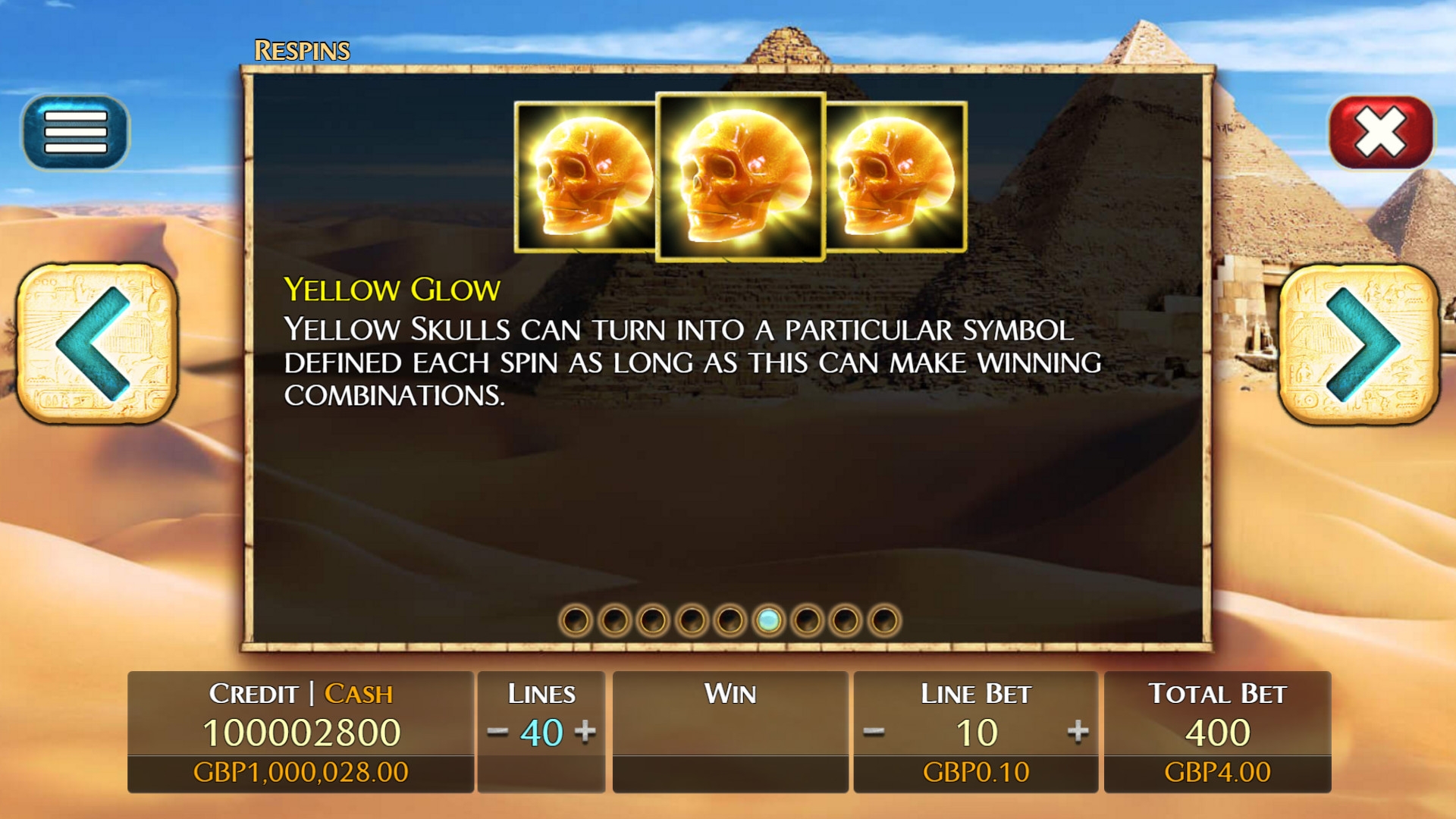Go to the previous info page
The image size is (1456, 819).
click(97, 343)
